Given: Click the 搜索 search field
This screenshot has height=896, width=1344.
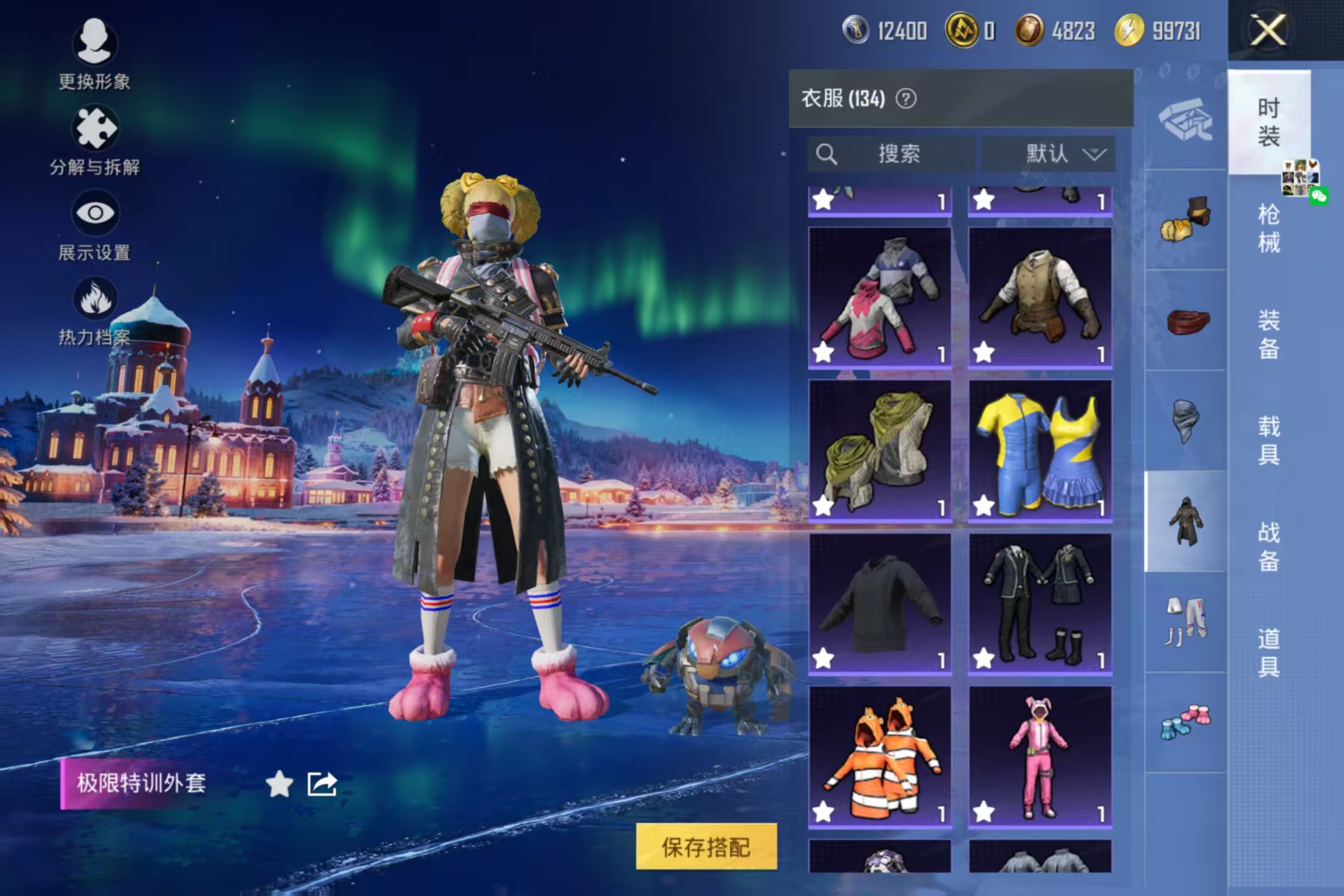Looking at the screenshot, I should tap(890, 153).
